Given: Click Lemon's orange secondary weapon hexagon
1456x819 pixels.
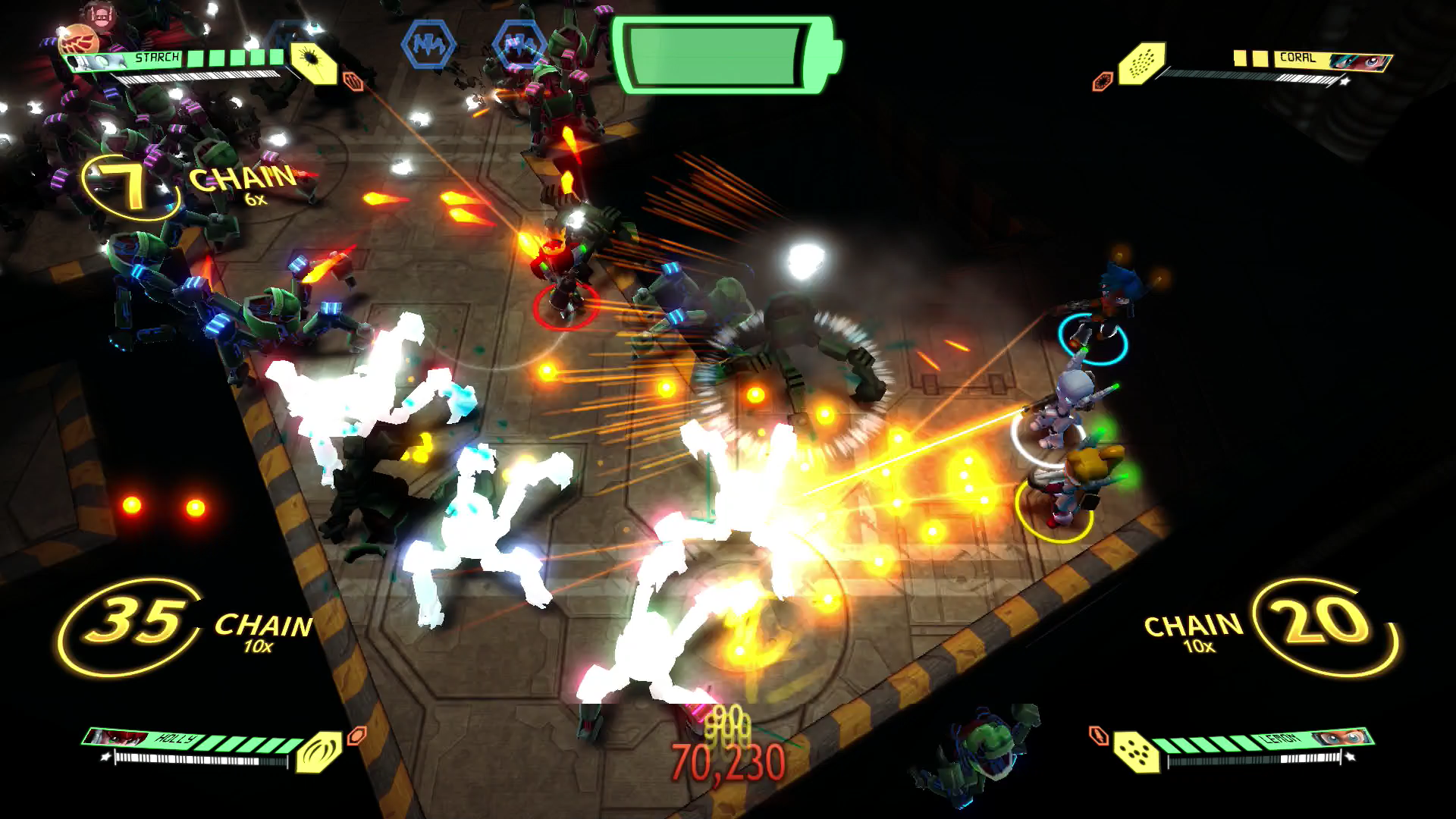Looking at the screenshot, I should click(x=1098, y=735).
